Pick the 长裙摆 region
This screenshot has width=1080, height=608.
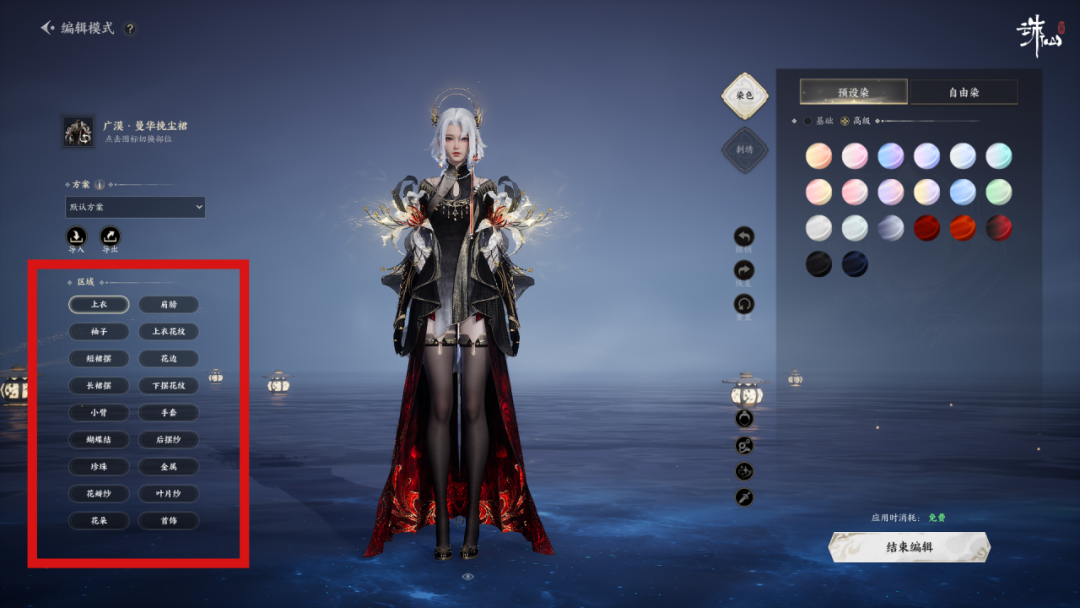(99, 385)
